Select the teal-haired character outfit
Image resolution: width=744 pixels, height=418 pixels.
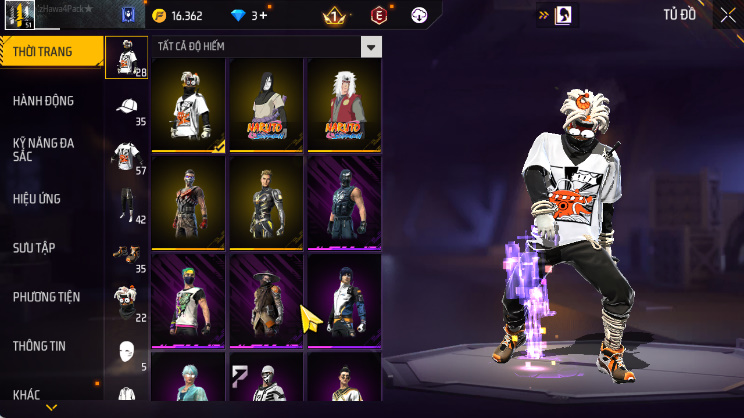[x=188, y=385]
